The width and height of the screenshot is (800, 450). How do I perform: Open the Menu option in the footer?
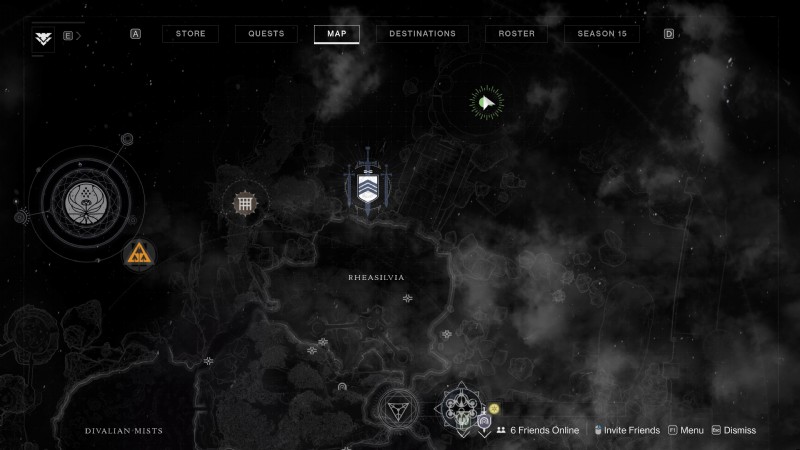click(x=686, y=430)
